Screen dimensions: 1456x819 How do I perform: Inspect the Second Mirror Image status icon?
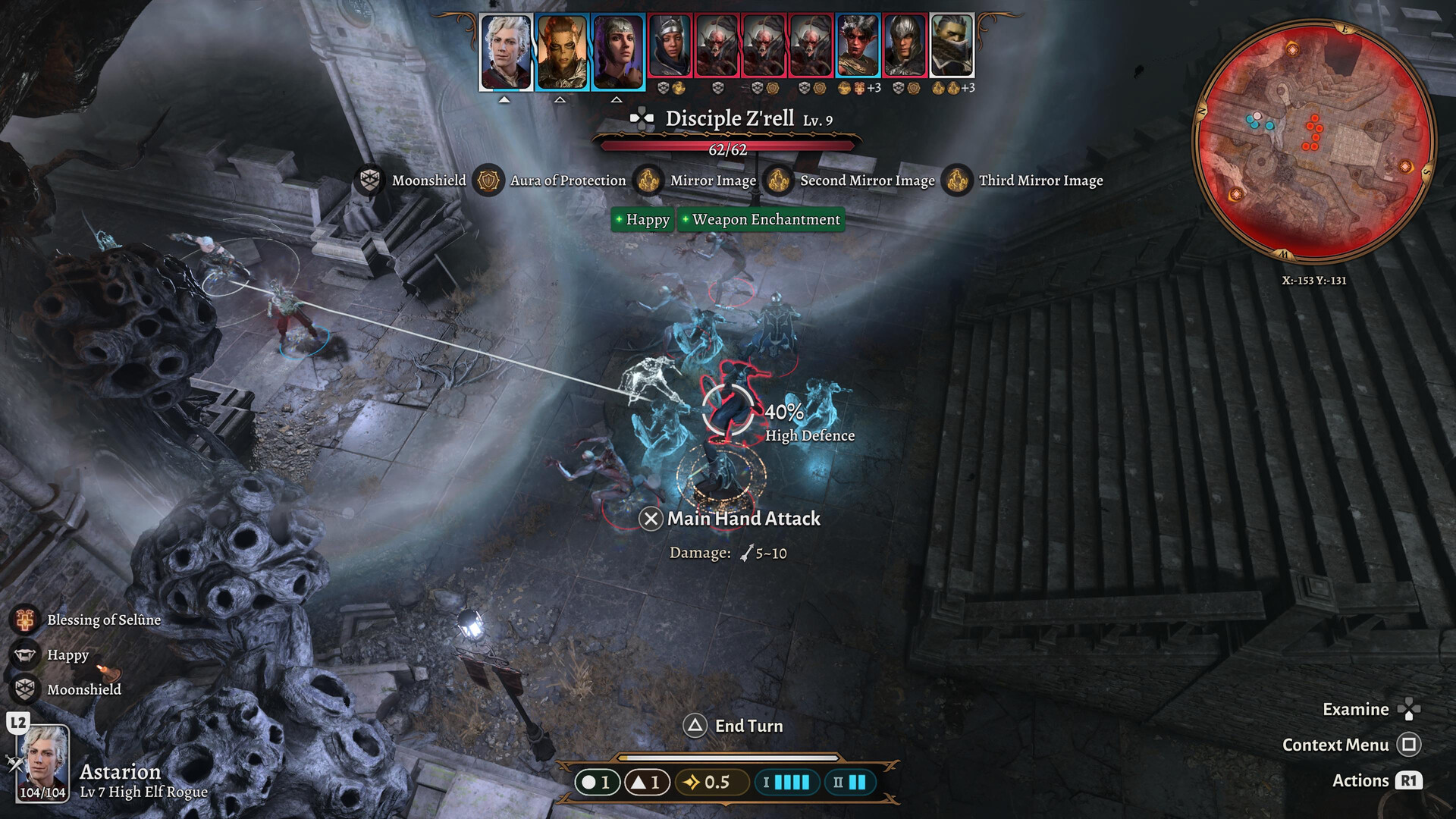(778, 180)
